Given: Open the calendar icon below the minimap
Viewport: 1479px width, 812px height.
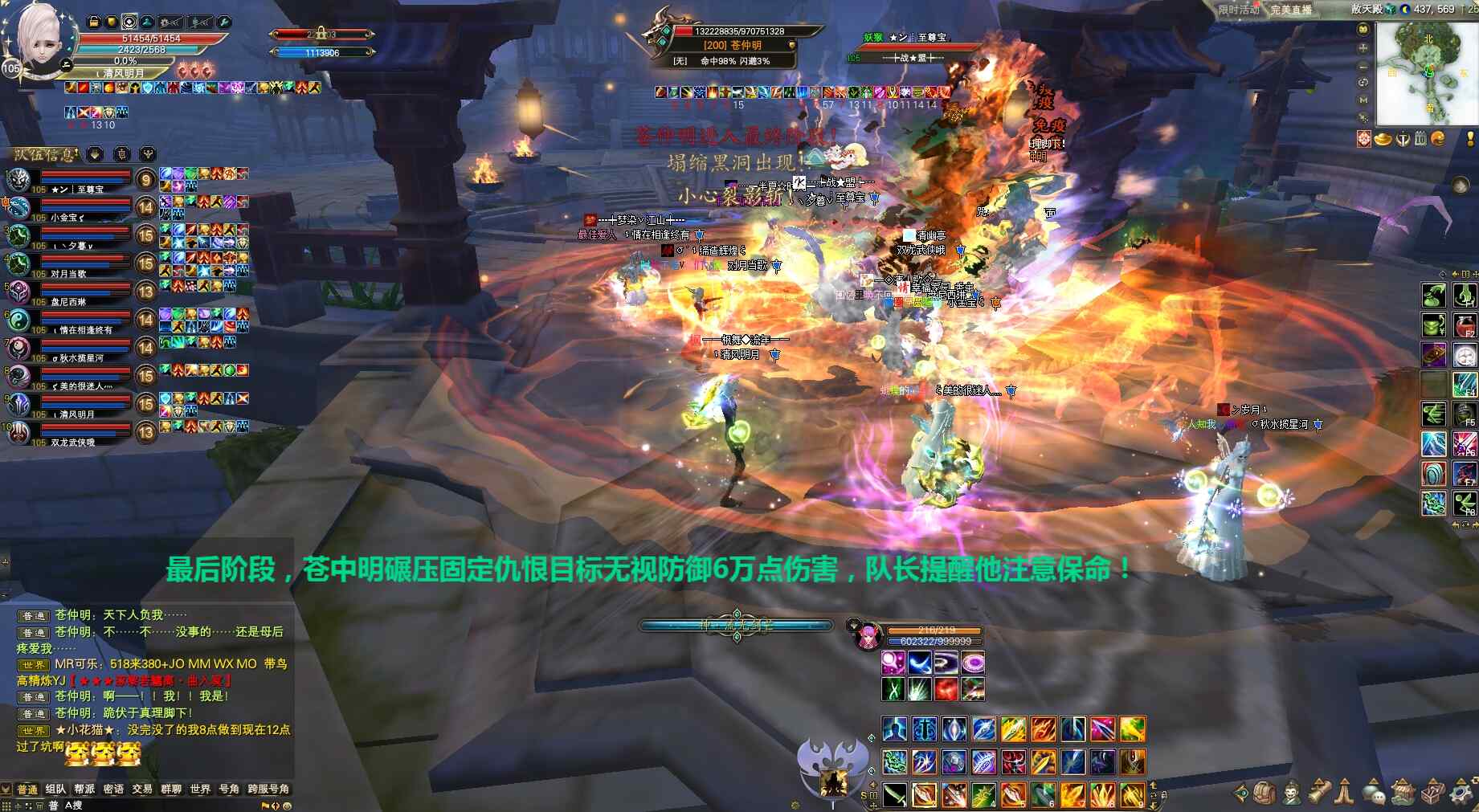Looking at the screenshot, I should point(1420,139).
